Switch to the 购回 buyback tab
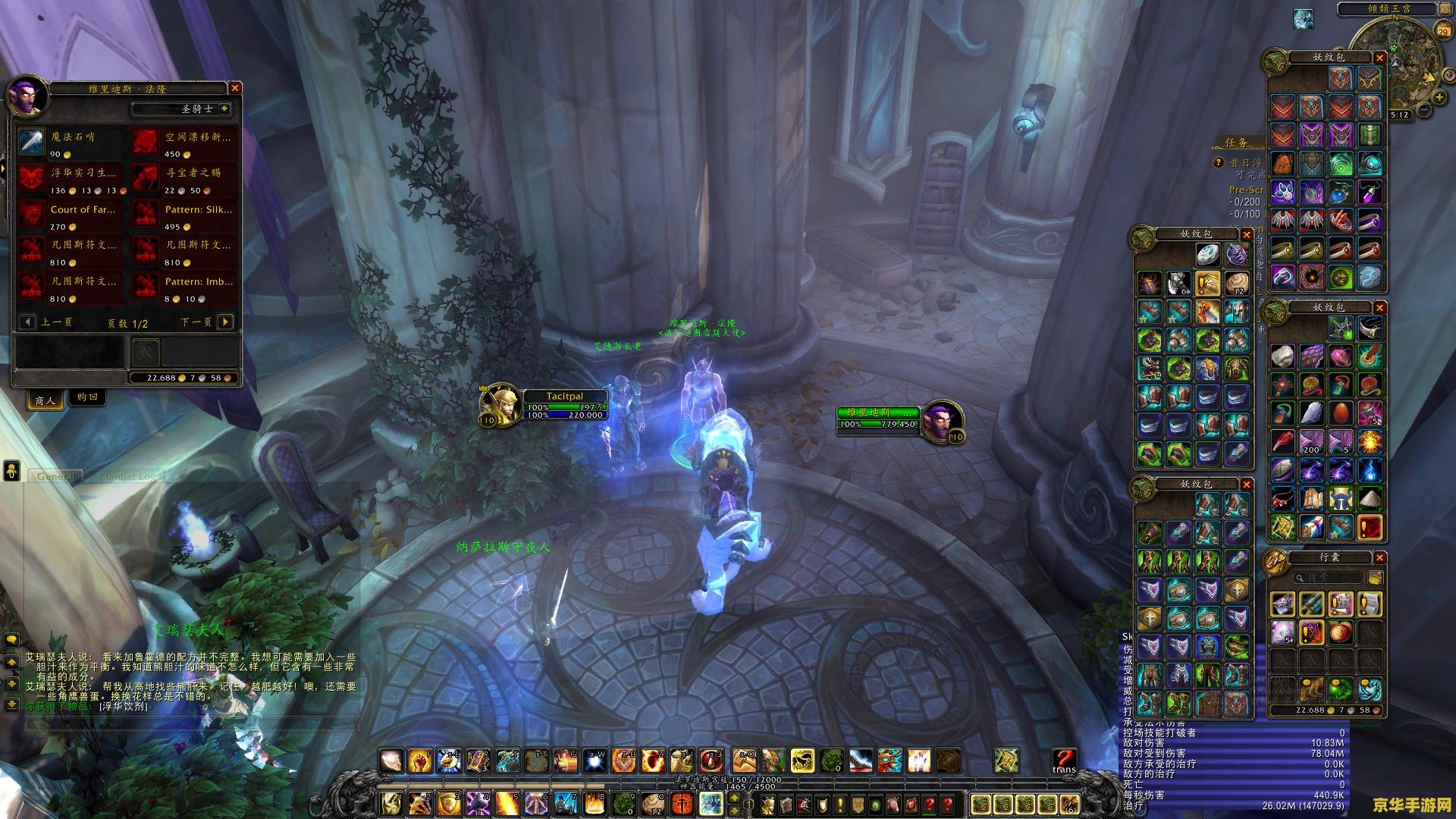This screenshot has height=819, width=1456. (x=87, y=397)
